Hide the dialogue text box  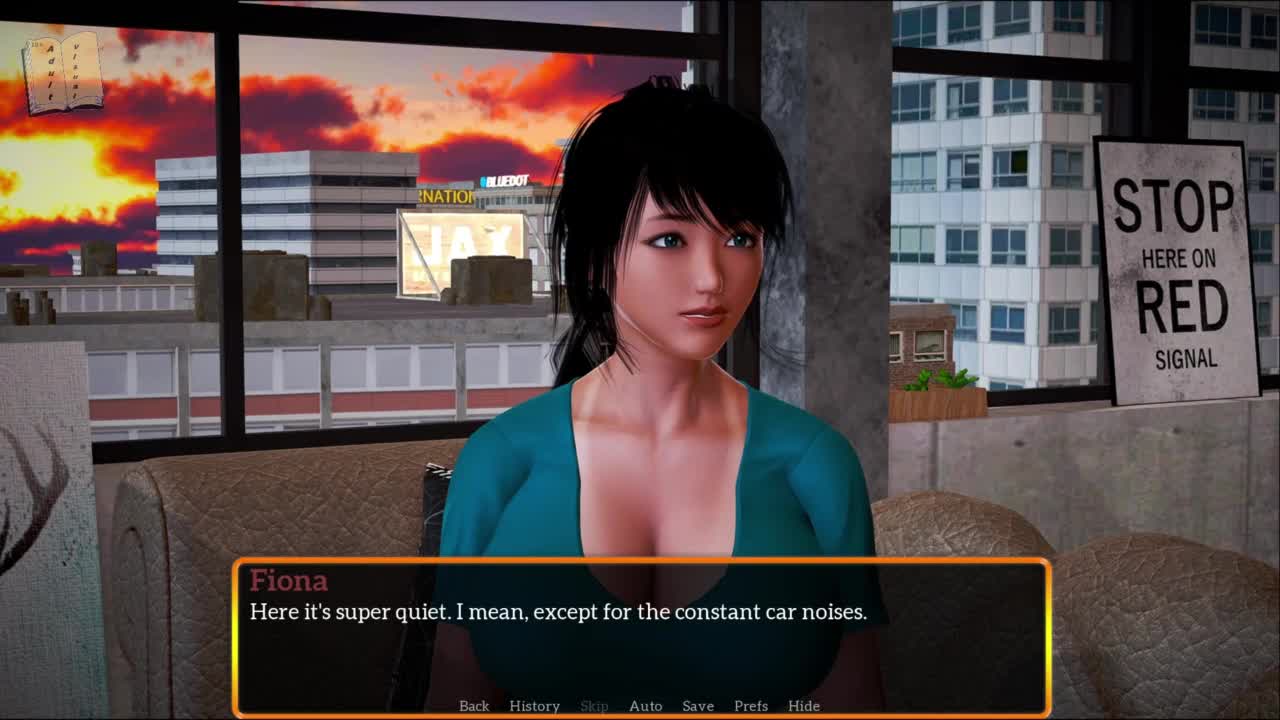click(804, 706)
